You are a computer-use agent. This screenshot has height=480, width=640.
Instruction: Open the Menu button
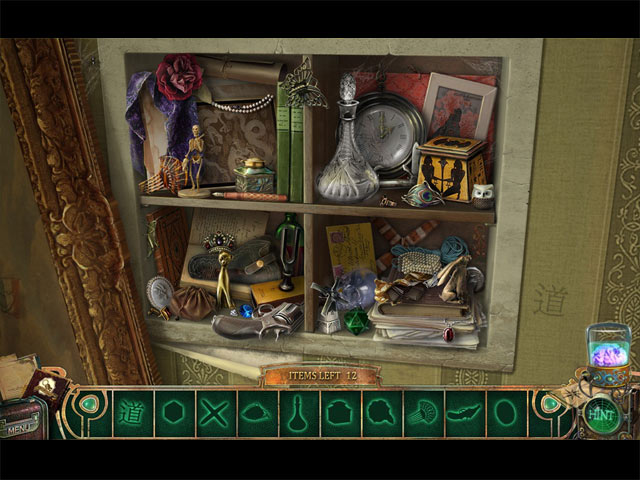pyautogui.click(x=22, y=427)
